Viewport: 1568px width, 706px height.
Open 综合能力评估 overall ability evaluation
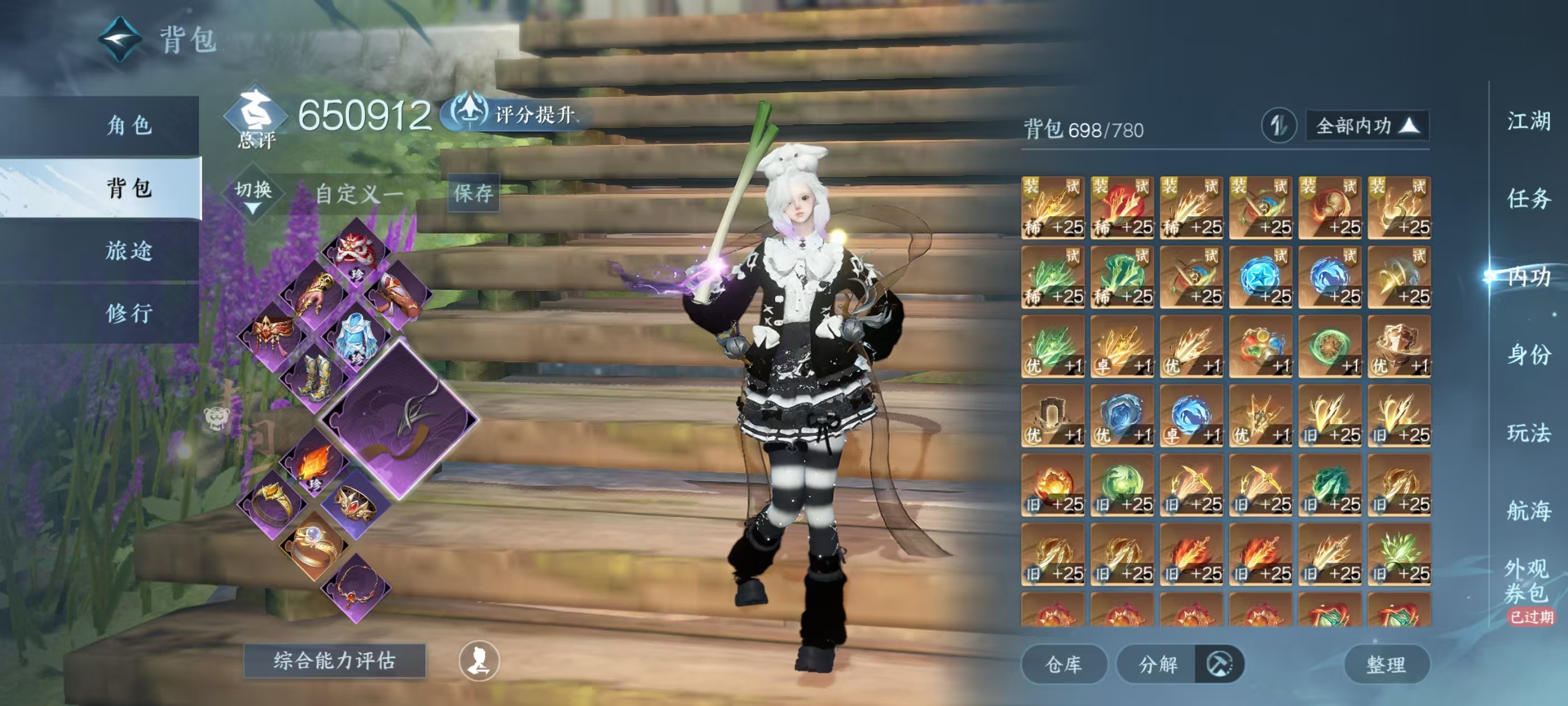(x=334, y=660)
